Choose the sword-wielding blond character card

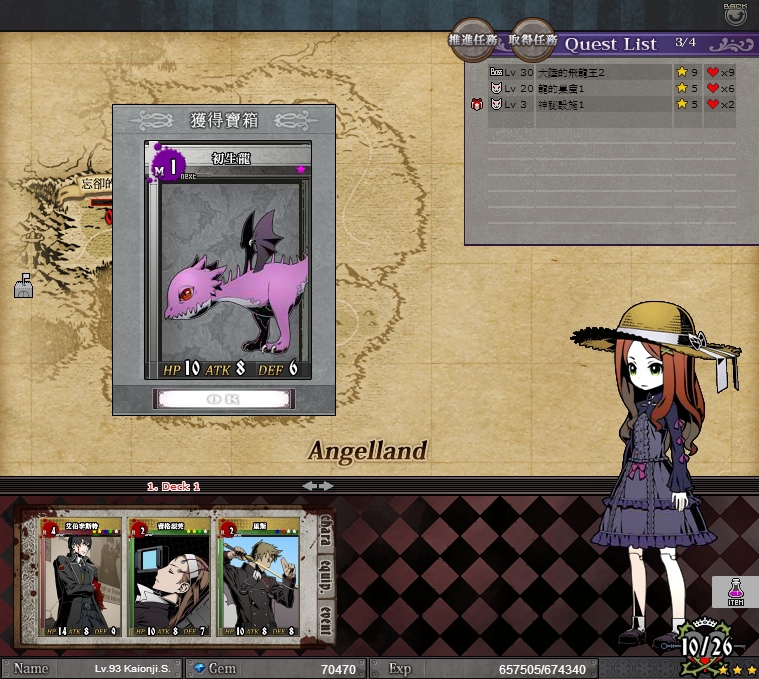[258, 578]
